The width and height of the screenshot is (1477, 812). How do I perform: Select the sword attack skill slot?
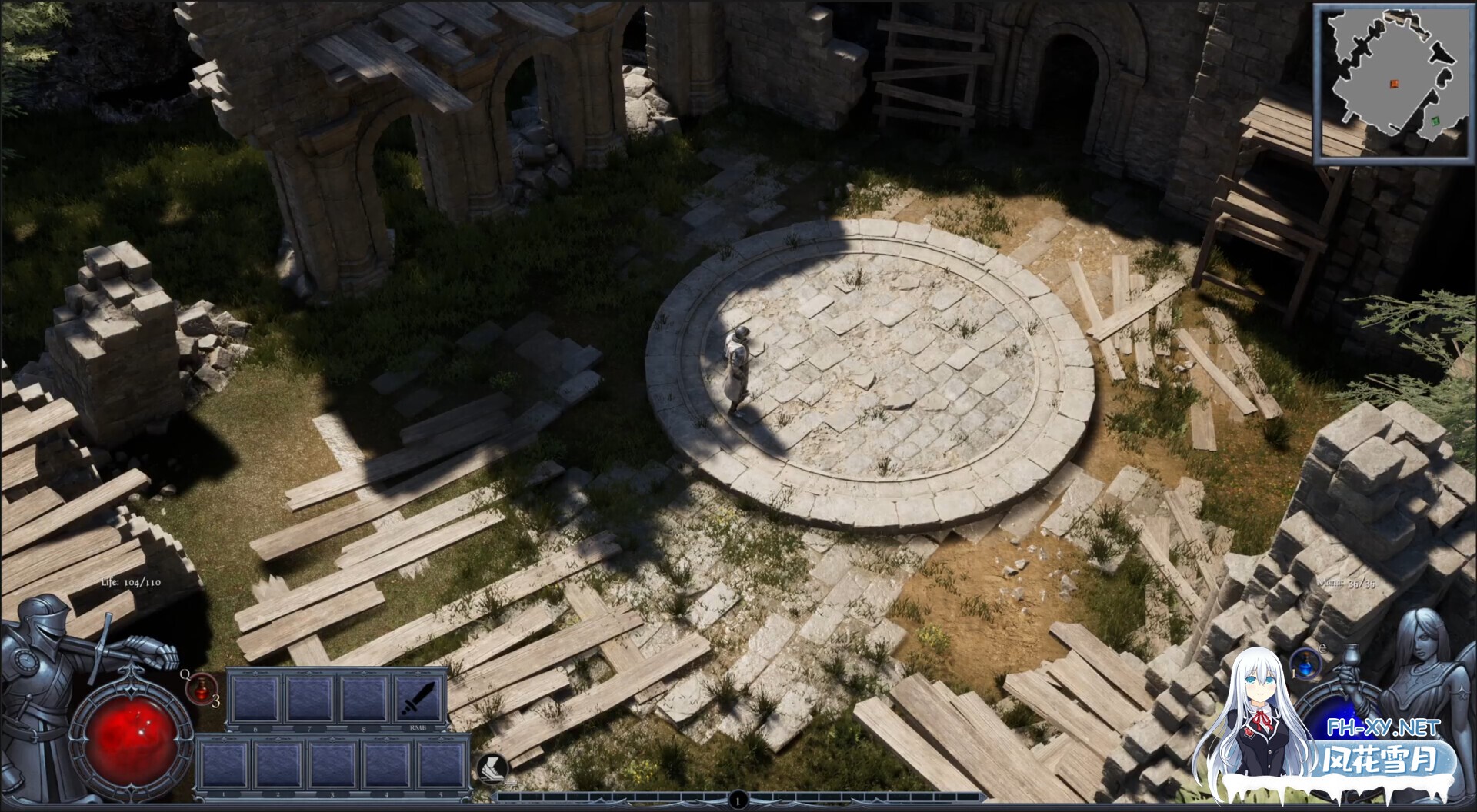419,698
